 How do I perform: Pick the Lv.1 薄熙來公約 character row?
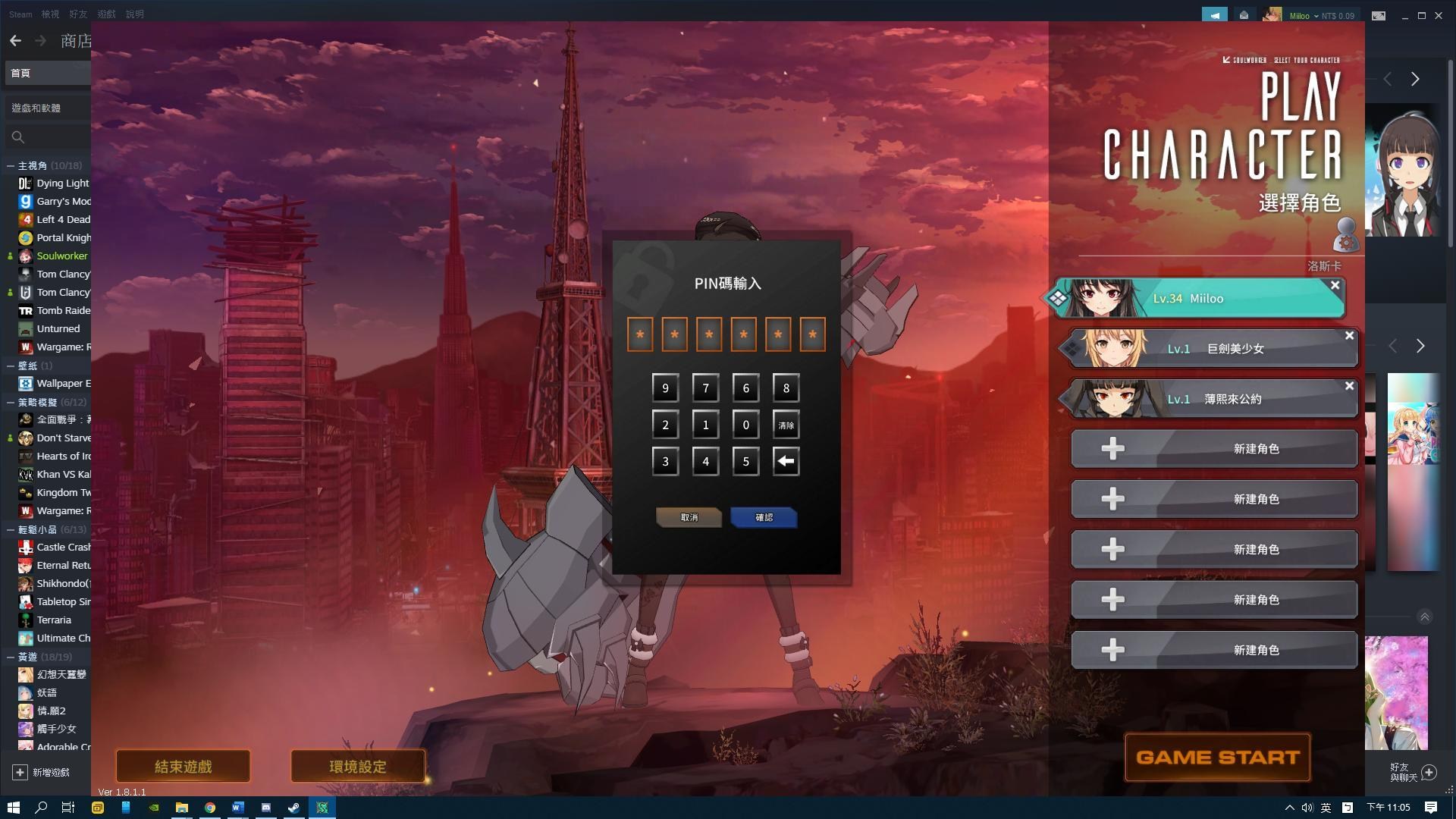click(x=1213, y=399)
